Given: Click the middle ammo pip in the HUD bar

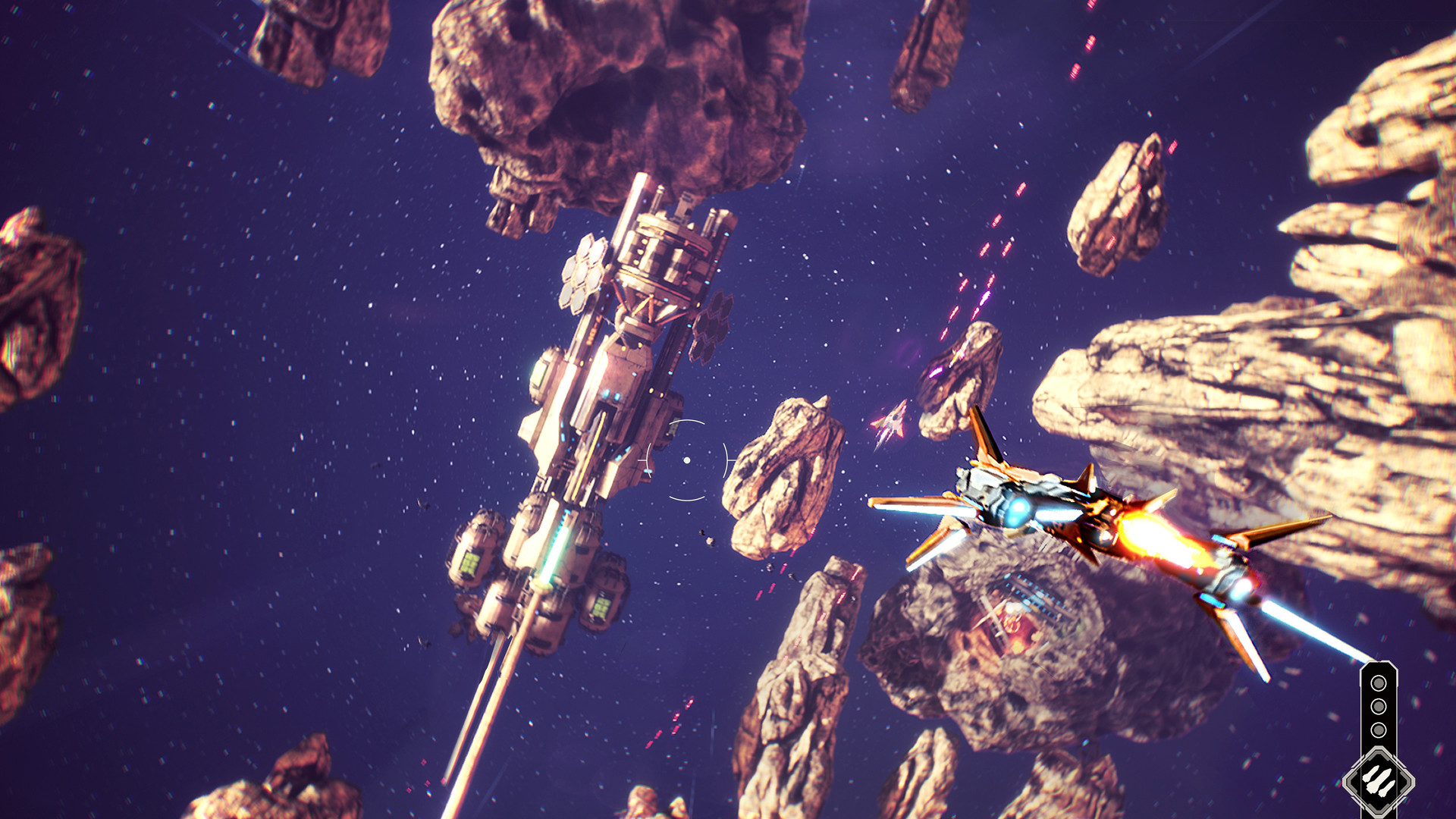Looking at the screenshot, I should coord(1379,705).
